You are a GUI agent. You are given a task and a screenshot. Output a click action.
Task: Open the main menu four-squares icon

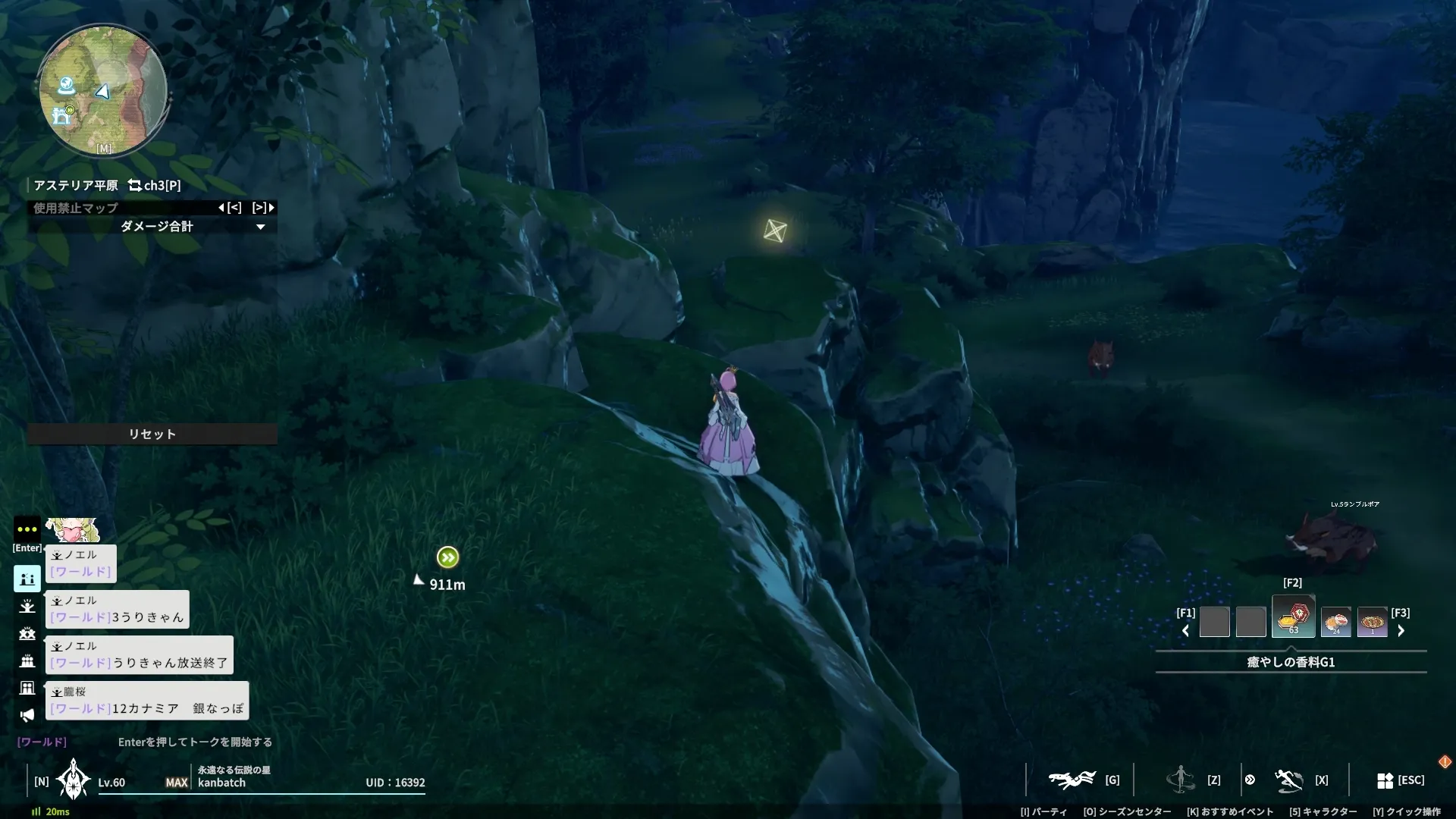[1385, 780]
